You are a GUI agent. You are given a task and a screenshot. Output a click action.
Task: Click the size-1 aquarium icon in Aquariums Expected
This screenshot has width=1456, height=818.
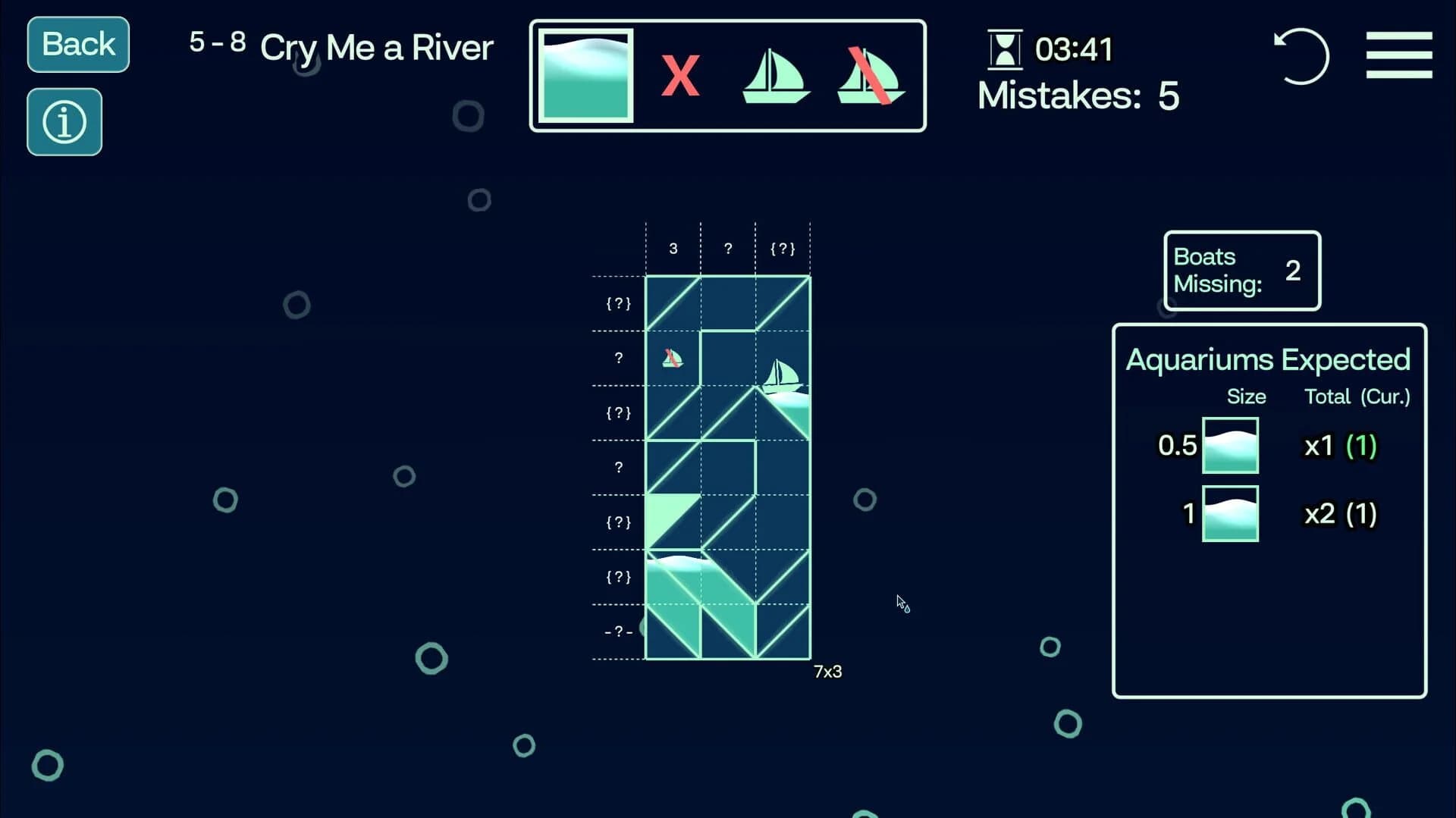click(1230, 513)
